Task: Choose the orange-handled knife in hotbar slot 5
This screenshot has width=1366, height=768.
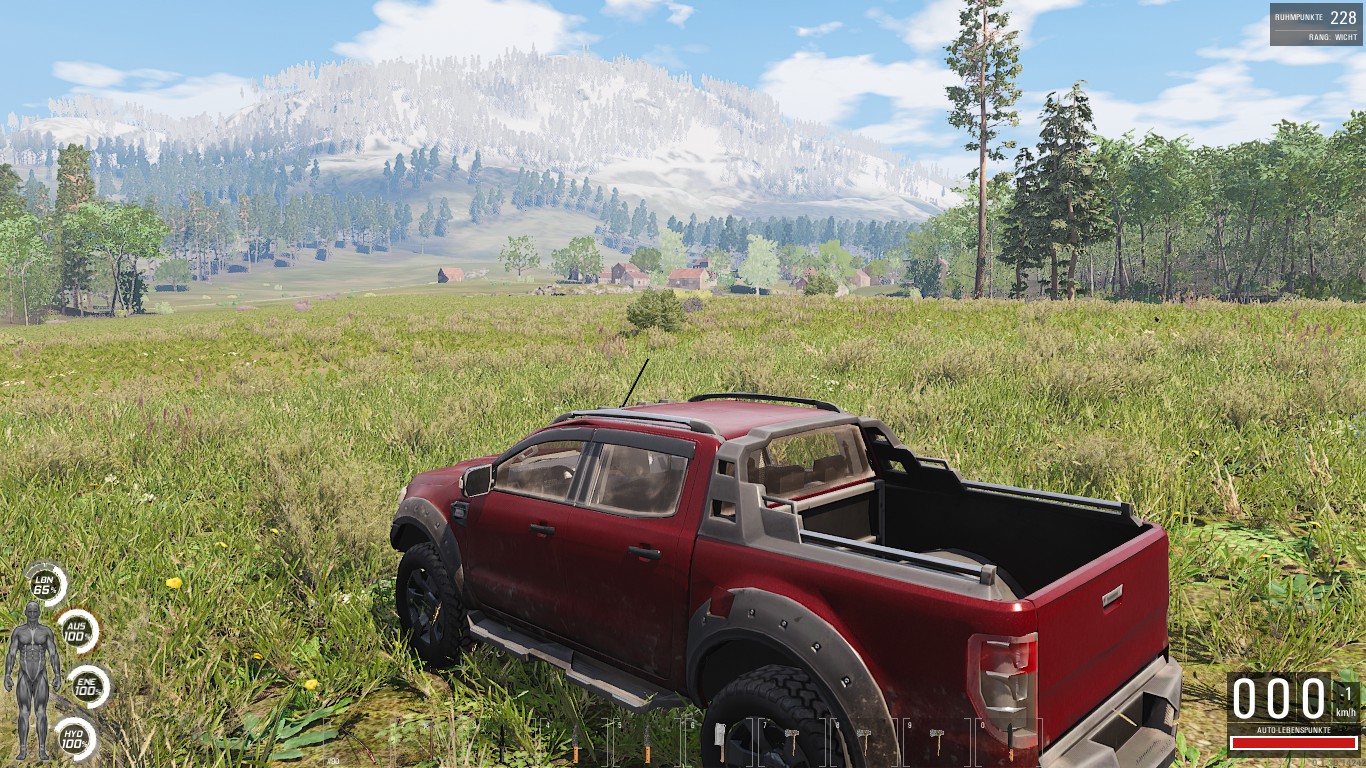Action: click(648, 740)
